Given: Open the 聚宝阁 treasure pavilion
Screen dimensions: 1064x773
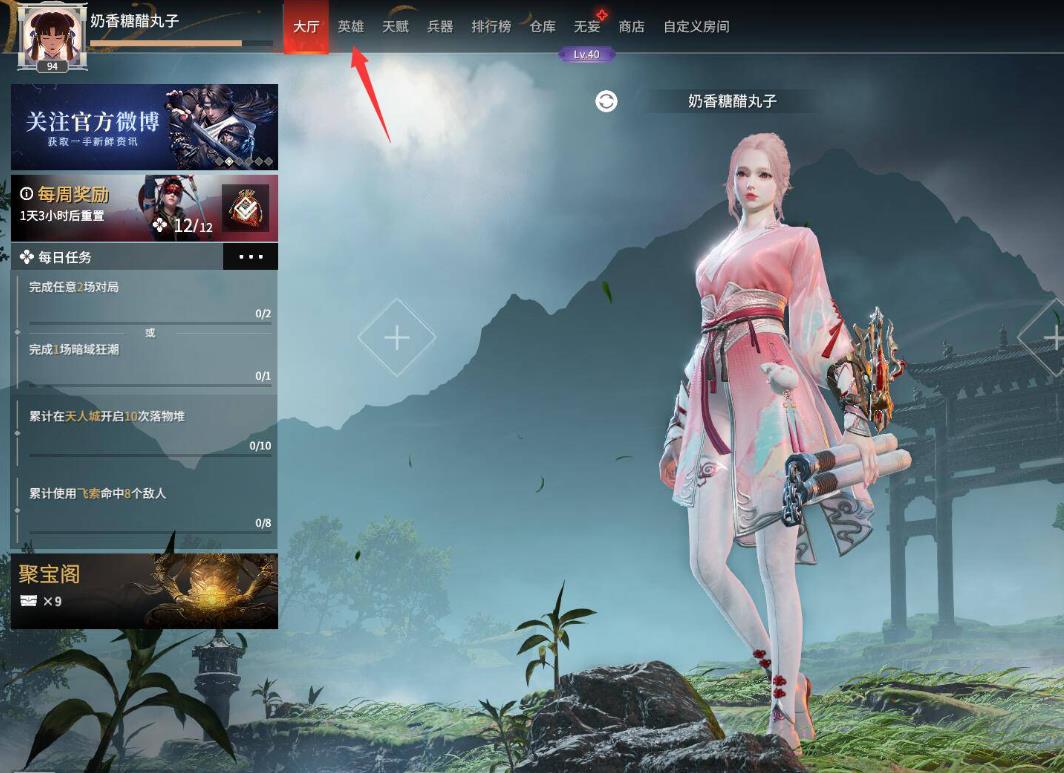Looking at the screenshot, I should pos(144,591).
